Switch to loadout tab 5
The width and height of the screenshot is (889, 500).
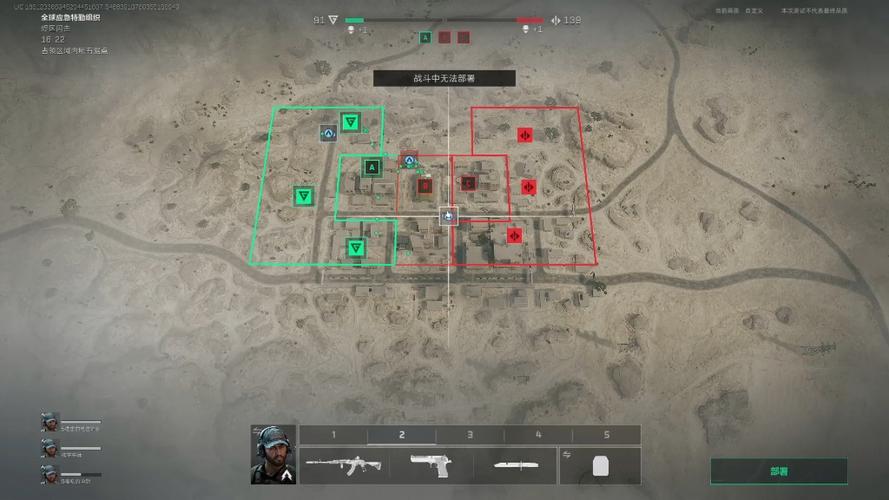coord(606,435)
